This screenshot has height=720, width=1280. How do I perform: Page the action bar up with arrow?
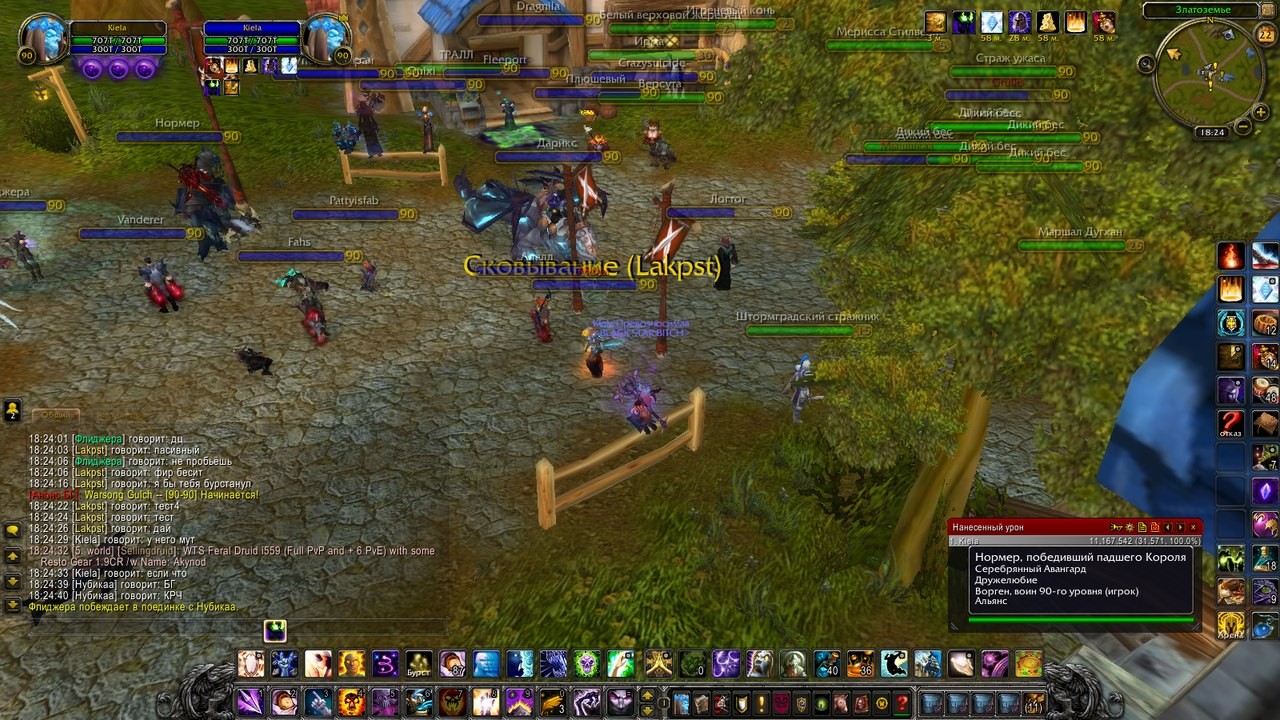pos(647,696)
